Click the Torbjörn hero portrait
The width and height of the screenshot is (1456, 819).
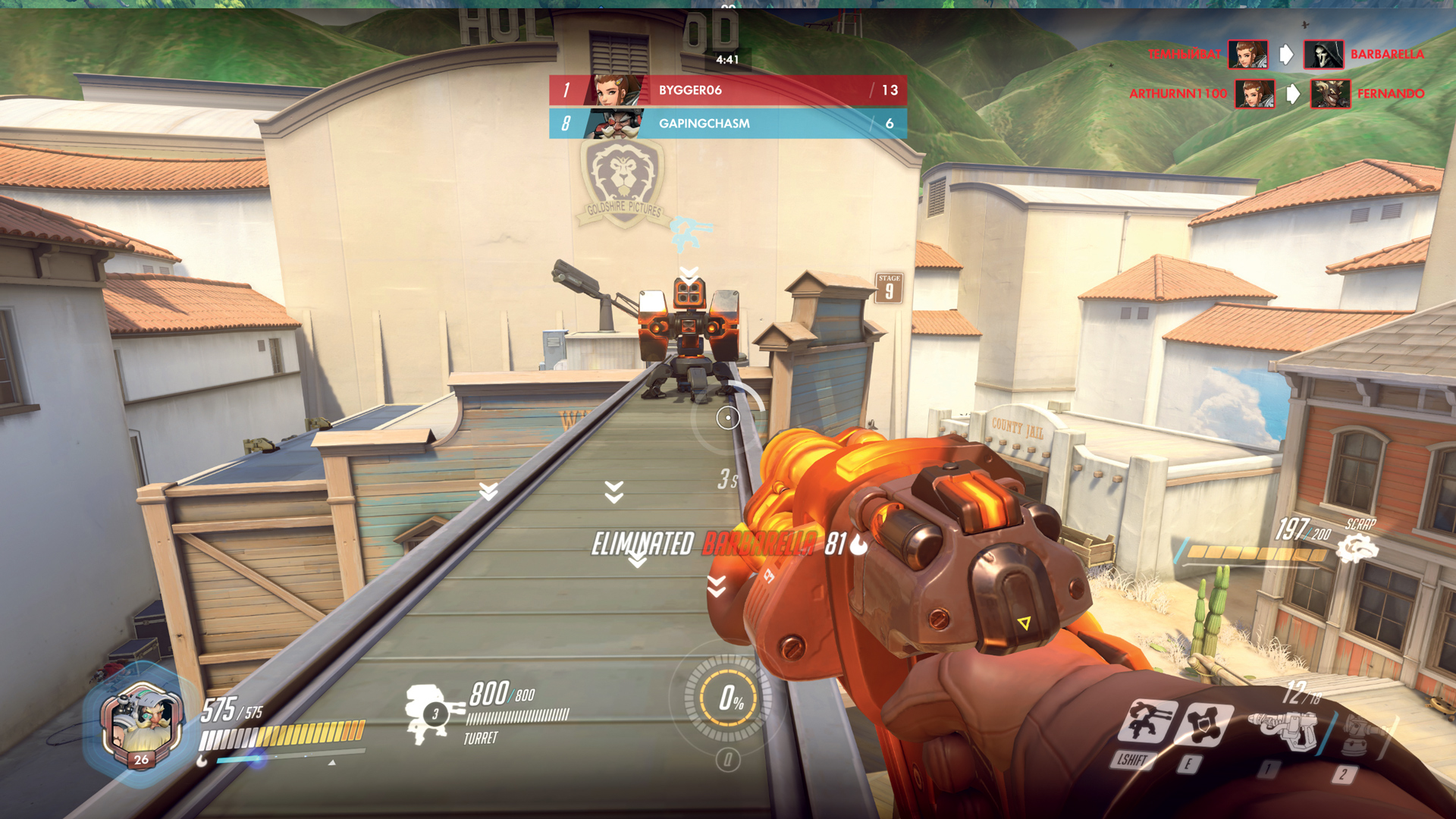pos(141,722)
